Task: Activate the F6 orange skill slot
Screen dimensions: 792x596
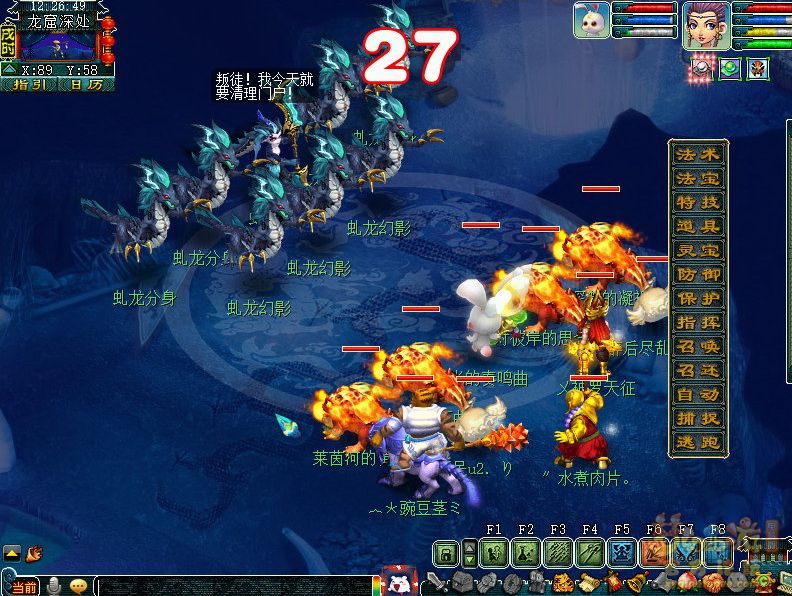Action: coord(654,552)
